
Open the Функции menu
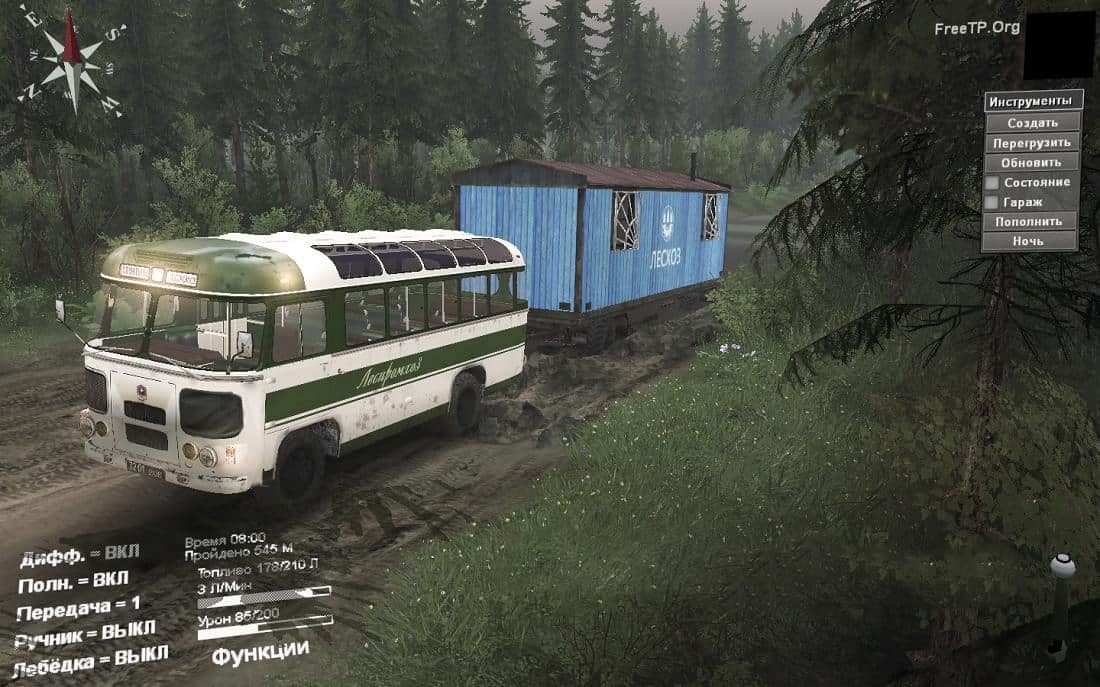point(260,652)
